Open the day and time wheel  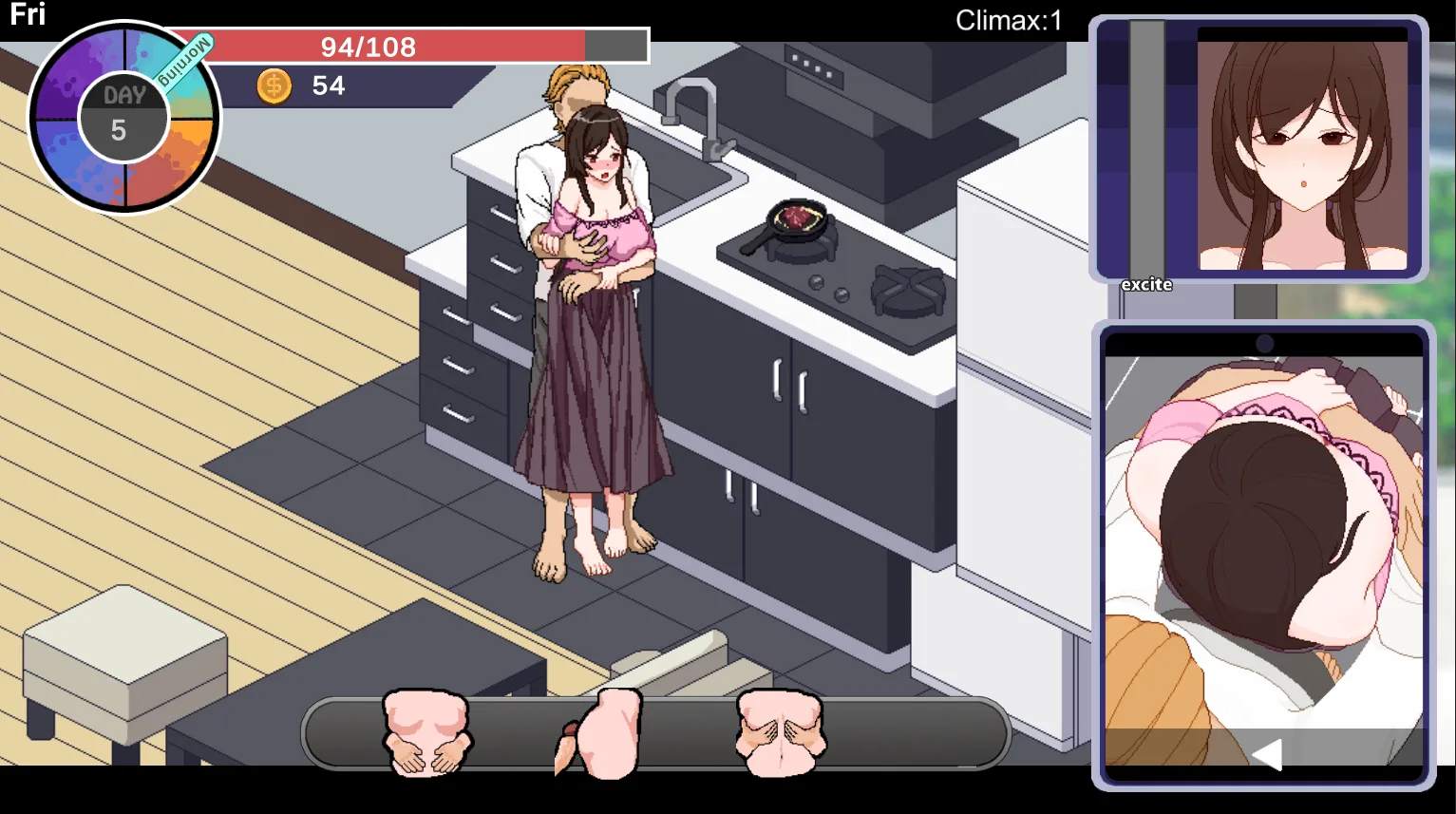pos(123,118)
